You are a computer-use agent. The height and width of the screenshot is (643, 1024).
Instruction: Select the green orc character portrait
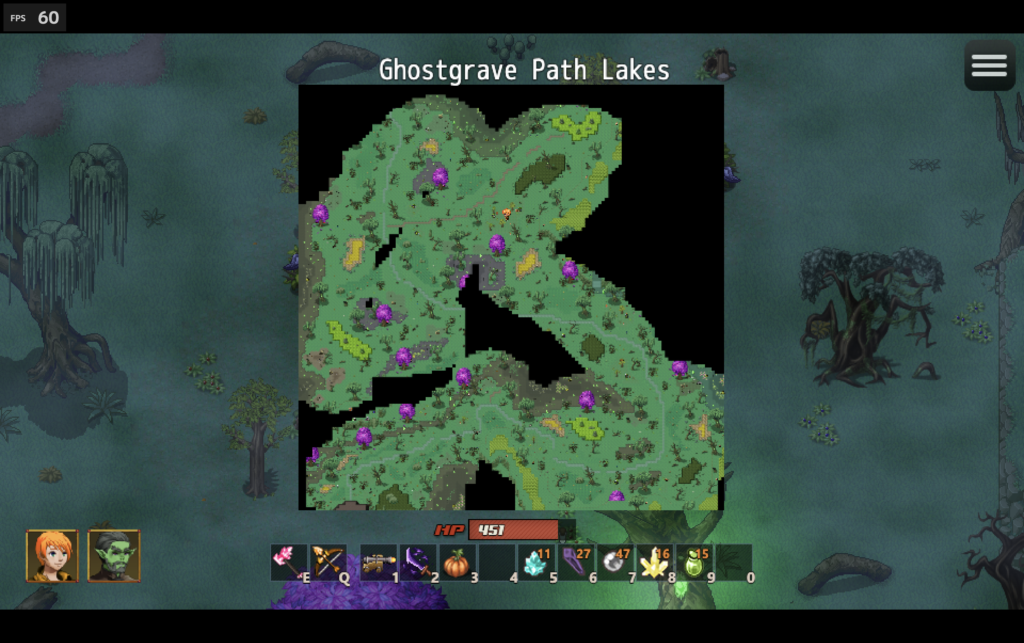pos(114,556)
